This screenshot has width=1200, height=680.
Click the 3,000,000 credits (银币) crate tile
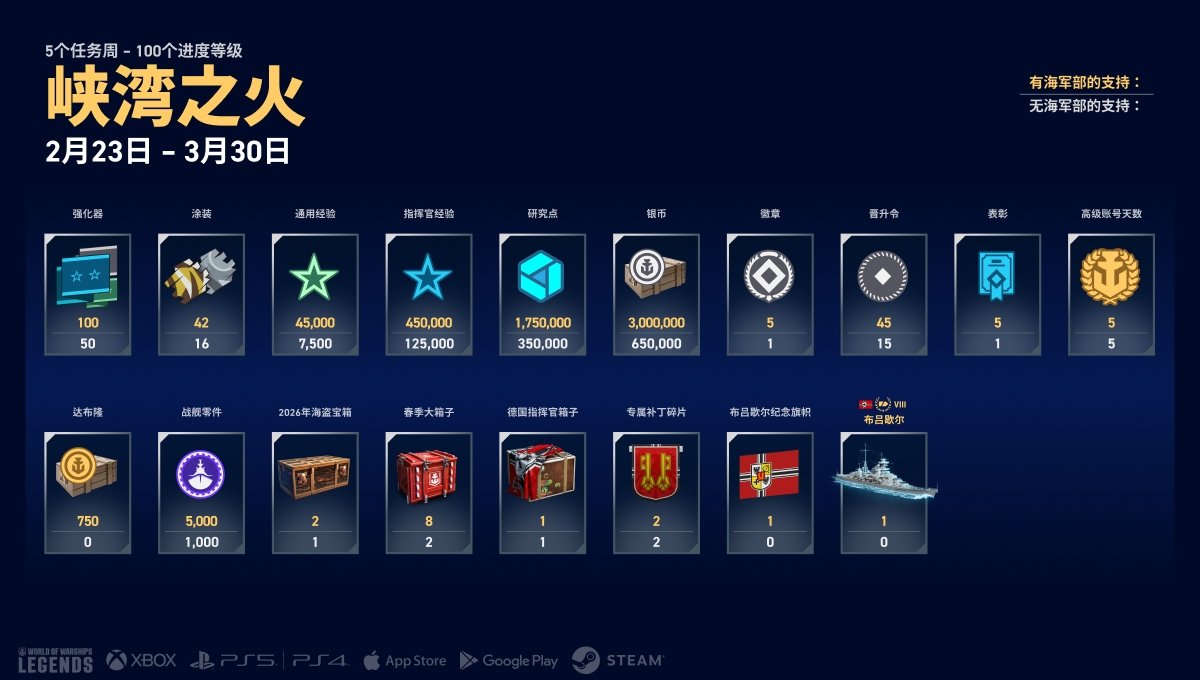pyautogui.click(x=656, y=294)
